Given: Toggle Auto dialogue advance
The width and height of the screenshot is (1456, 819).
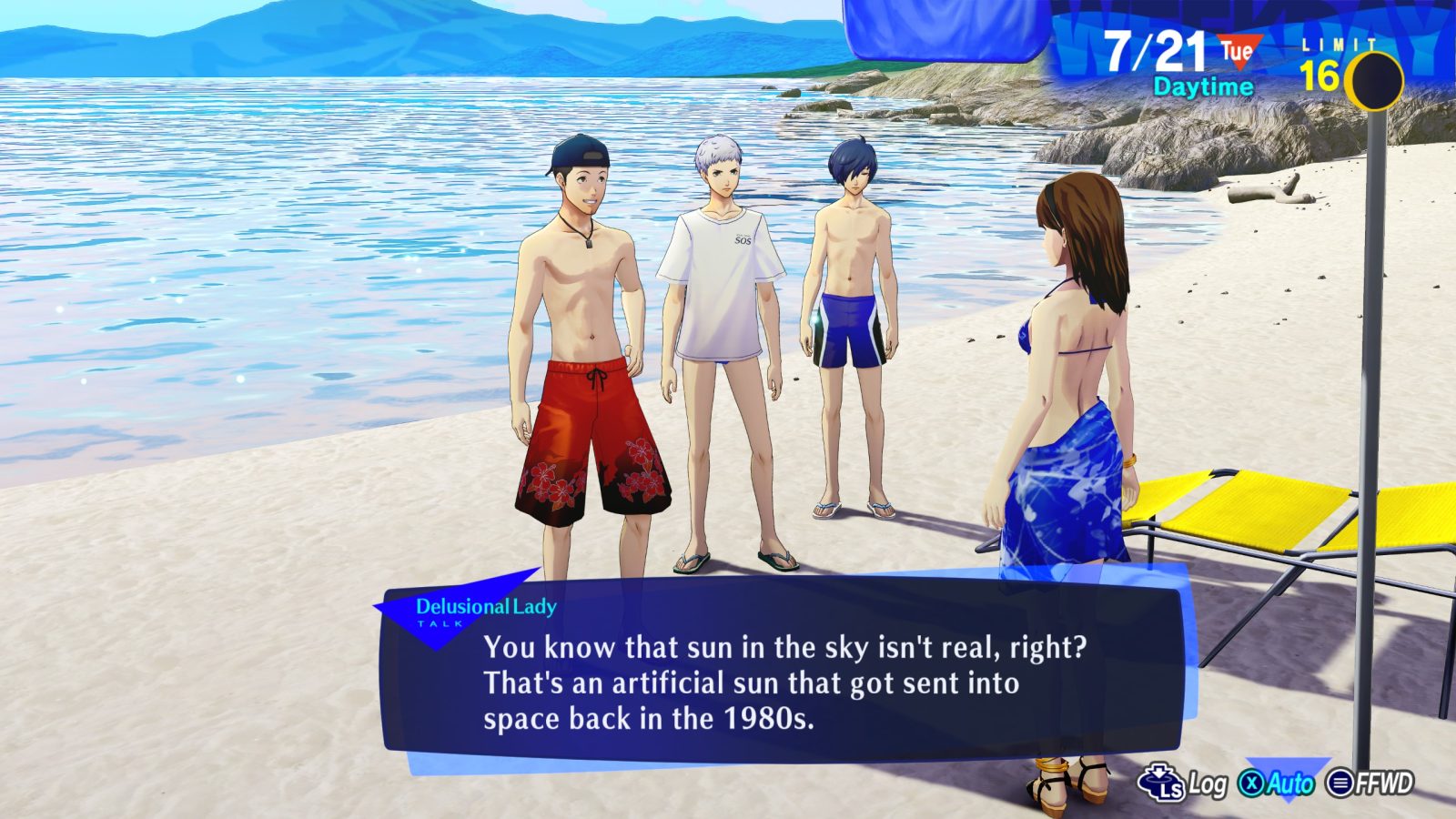Looking at the screenshot, I should click(x=1279, y=783).
